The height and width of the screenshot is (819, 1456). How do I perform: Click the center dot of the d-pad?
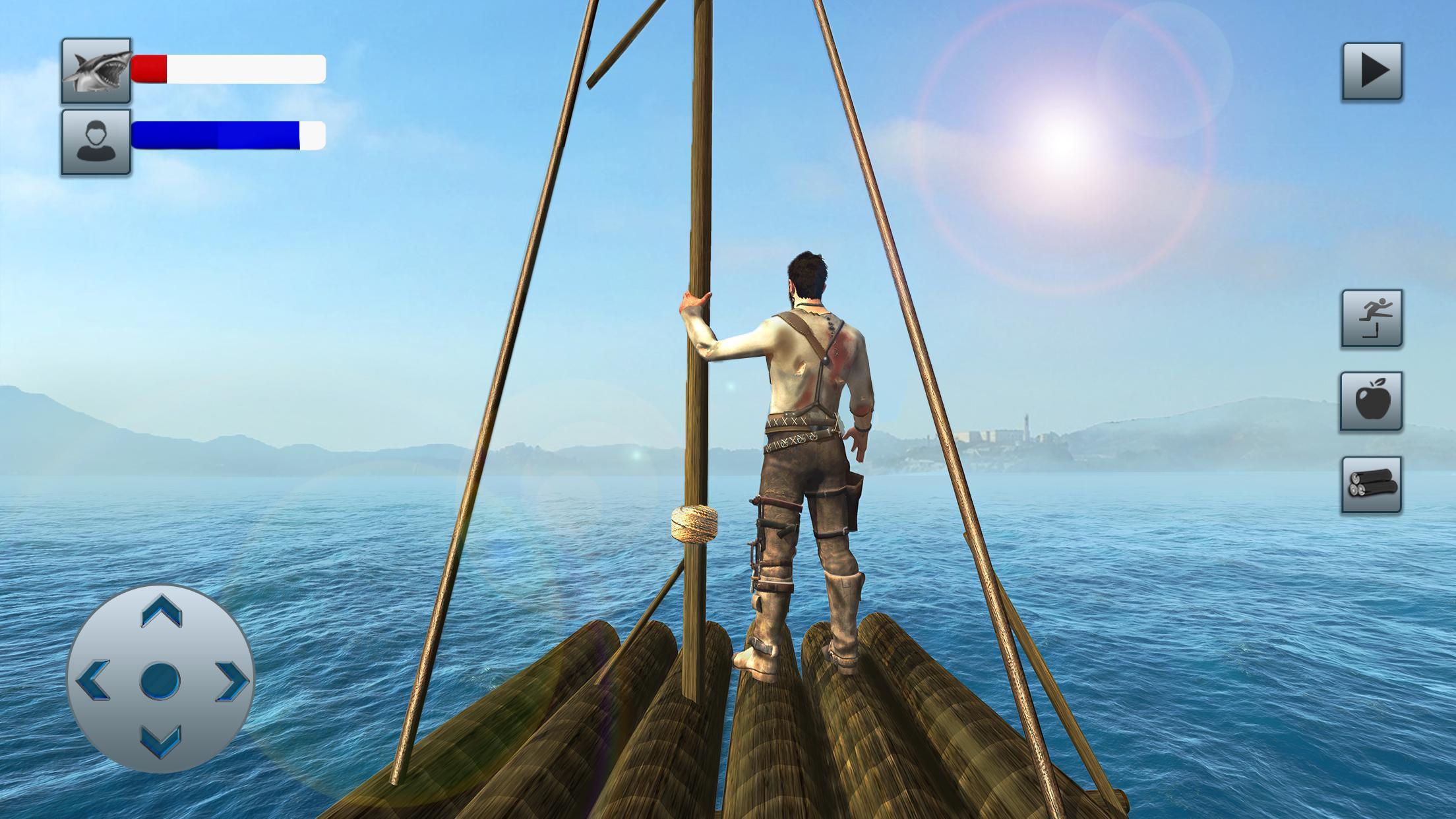(x=160, y=680)
